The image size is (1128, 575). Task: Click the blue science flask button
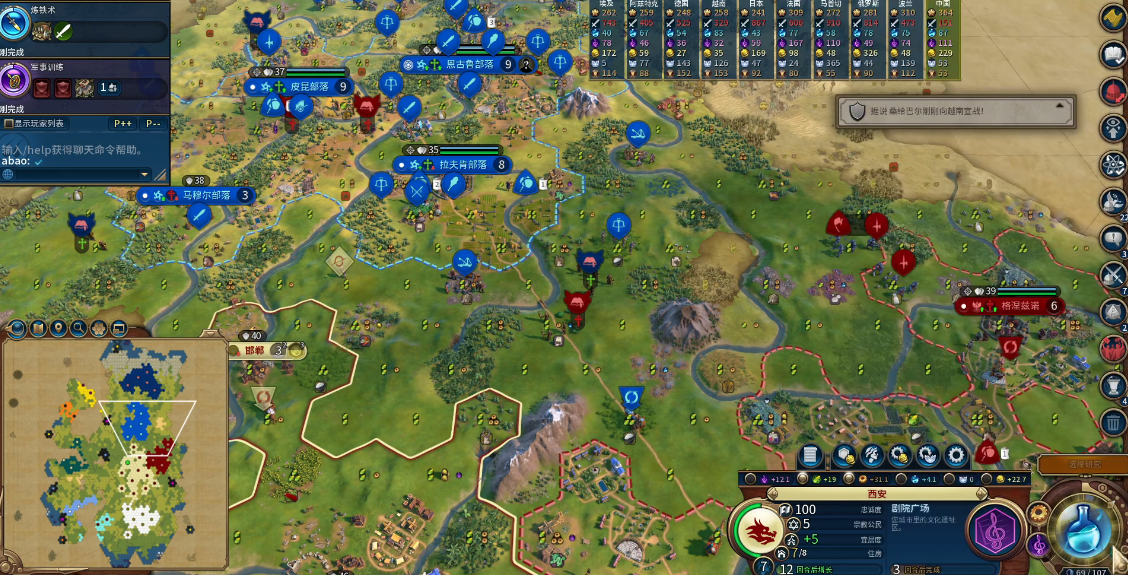point(1087,530)
